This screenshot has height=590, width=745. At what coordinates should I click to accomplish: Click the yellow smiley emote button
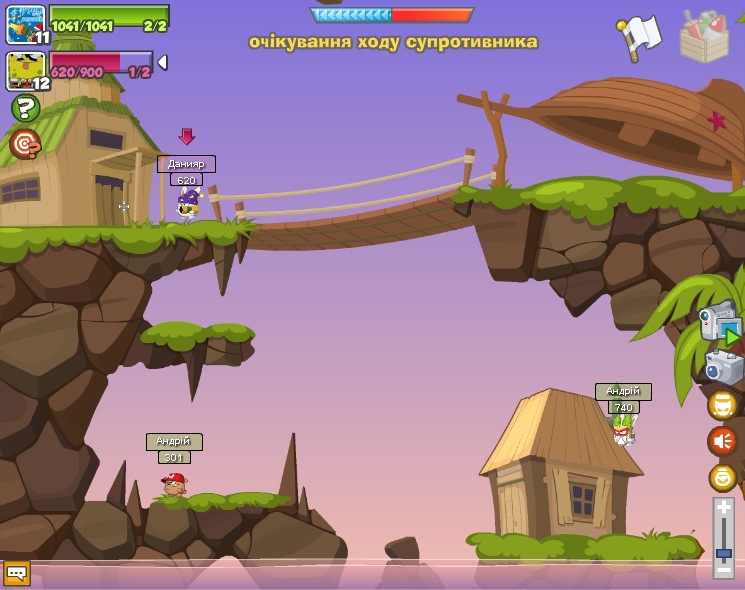tap(722, 477)
